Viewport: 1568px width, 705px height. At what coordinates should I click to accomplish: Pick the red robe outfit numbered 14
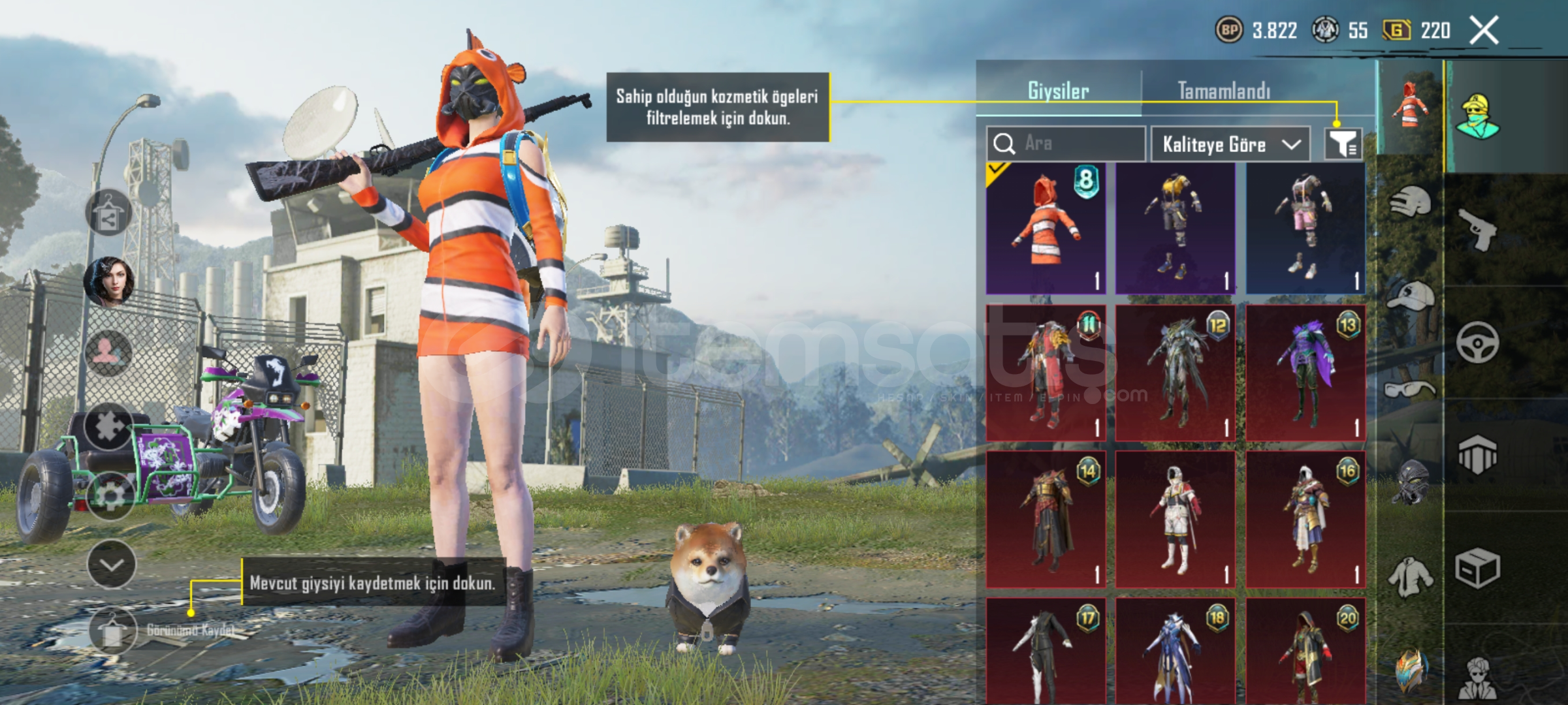click(1046, 519)
